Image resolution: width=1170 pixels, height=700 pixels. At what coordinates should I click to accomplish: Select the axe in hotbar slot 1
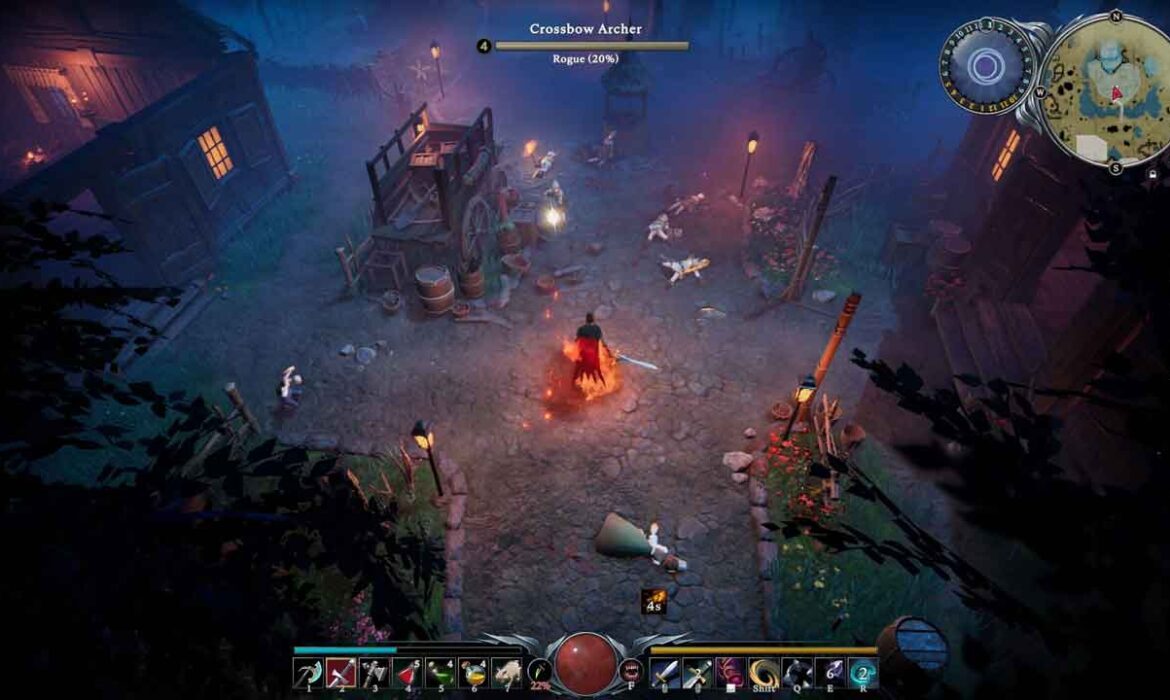point(307,672)
